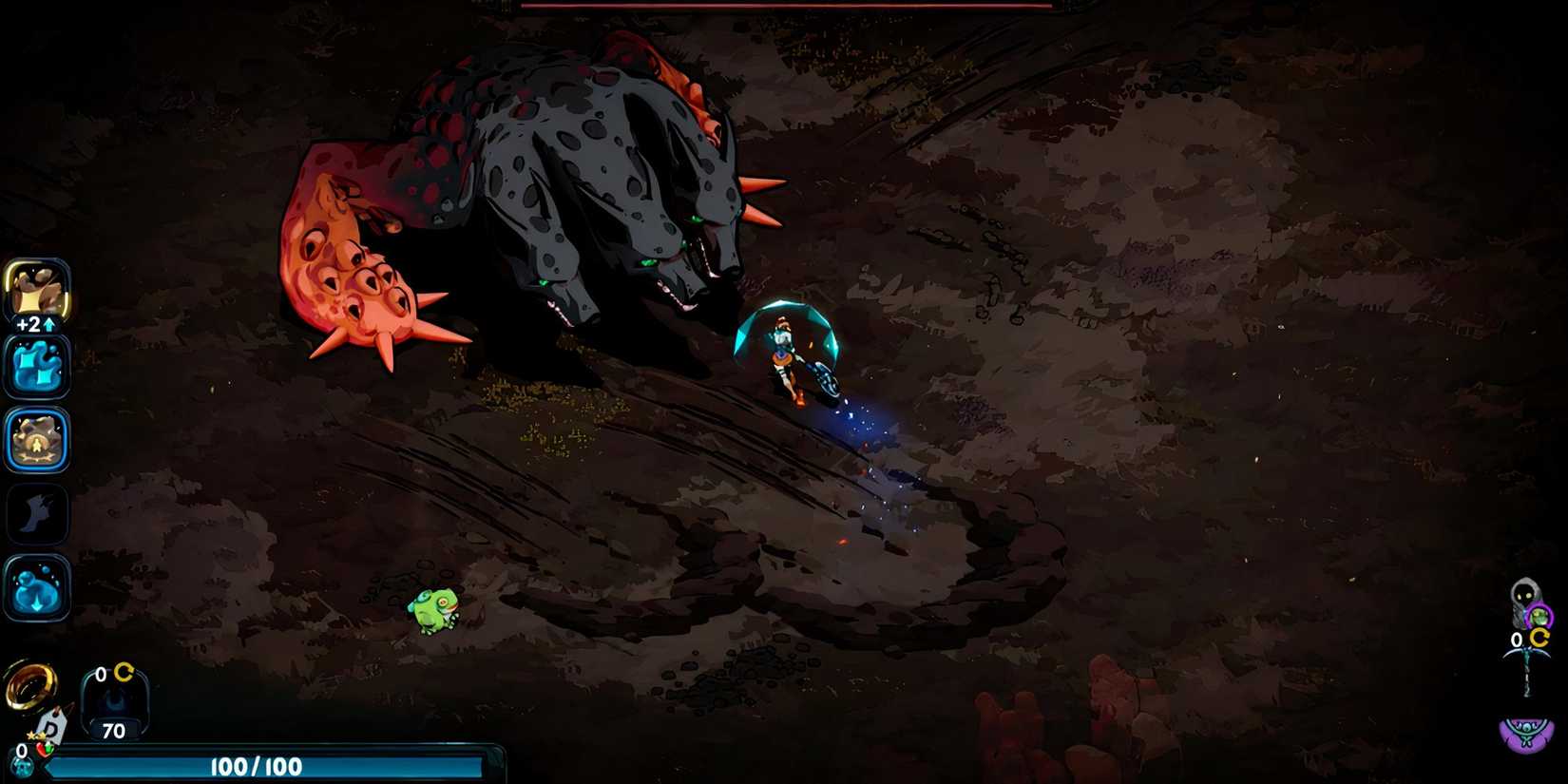1568x784 pixels.
Task: Activate the blue water splash ability
Action: [x=37, y=367]
